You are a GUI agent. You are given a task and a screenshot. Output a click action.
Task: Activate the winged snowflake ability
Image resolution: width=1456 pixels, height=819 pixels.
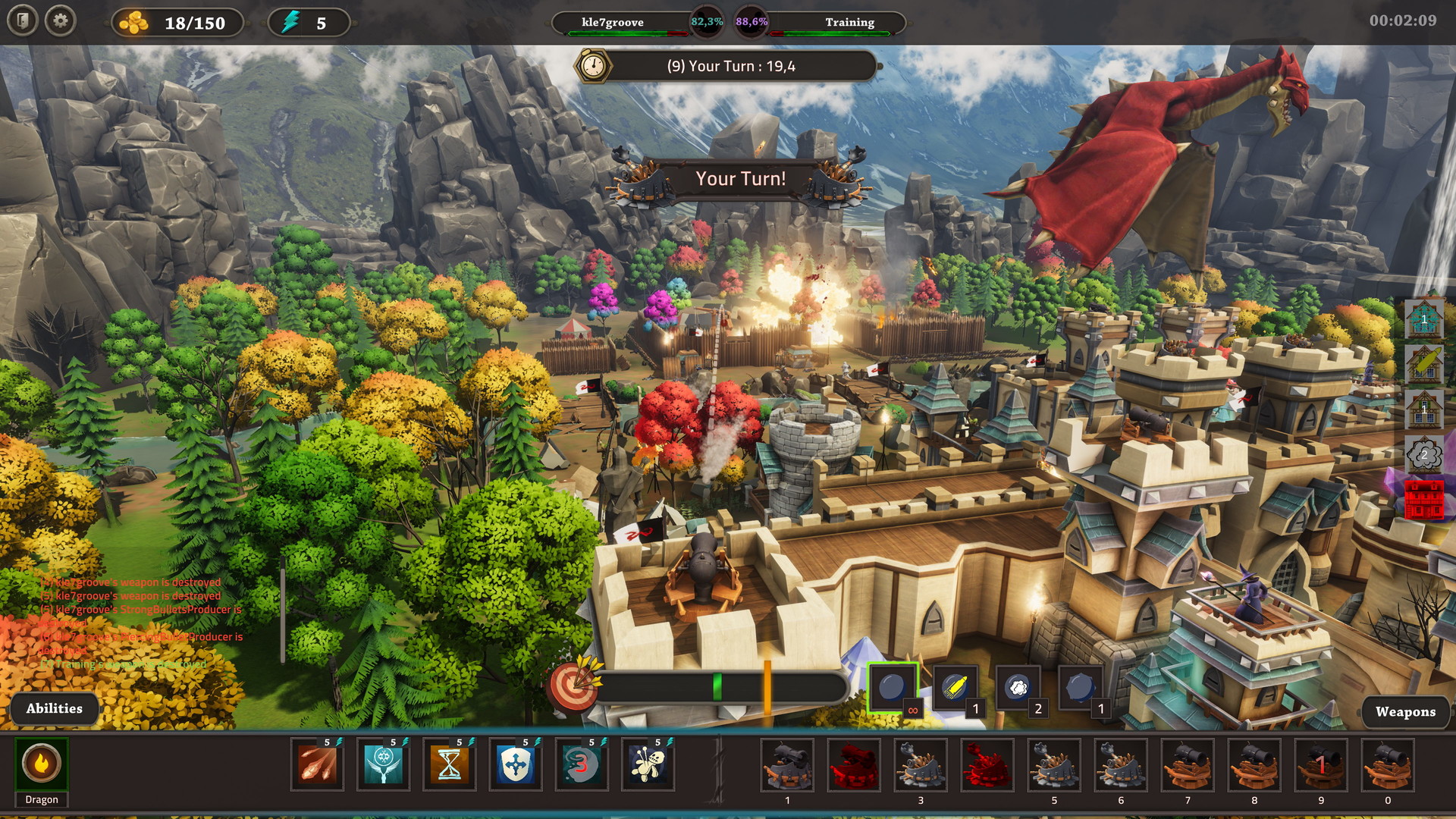[384, 765]
